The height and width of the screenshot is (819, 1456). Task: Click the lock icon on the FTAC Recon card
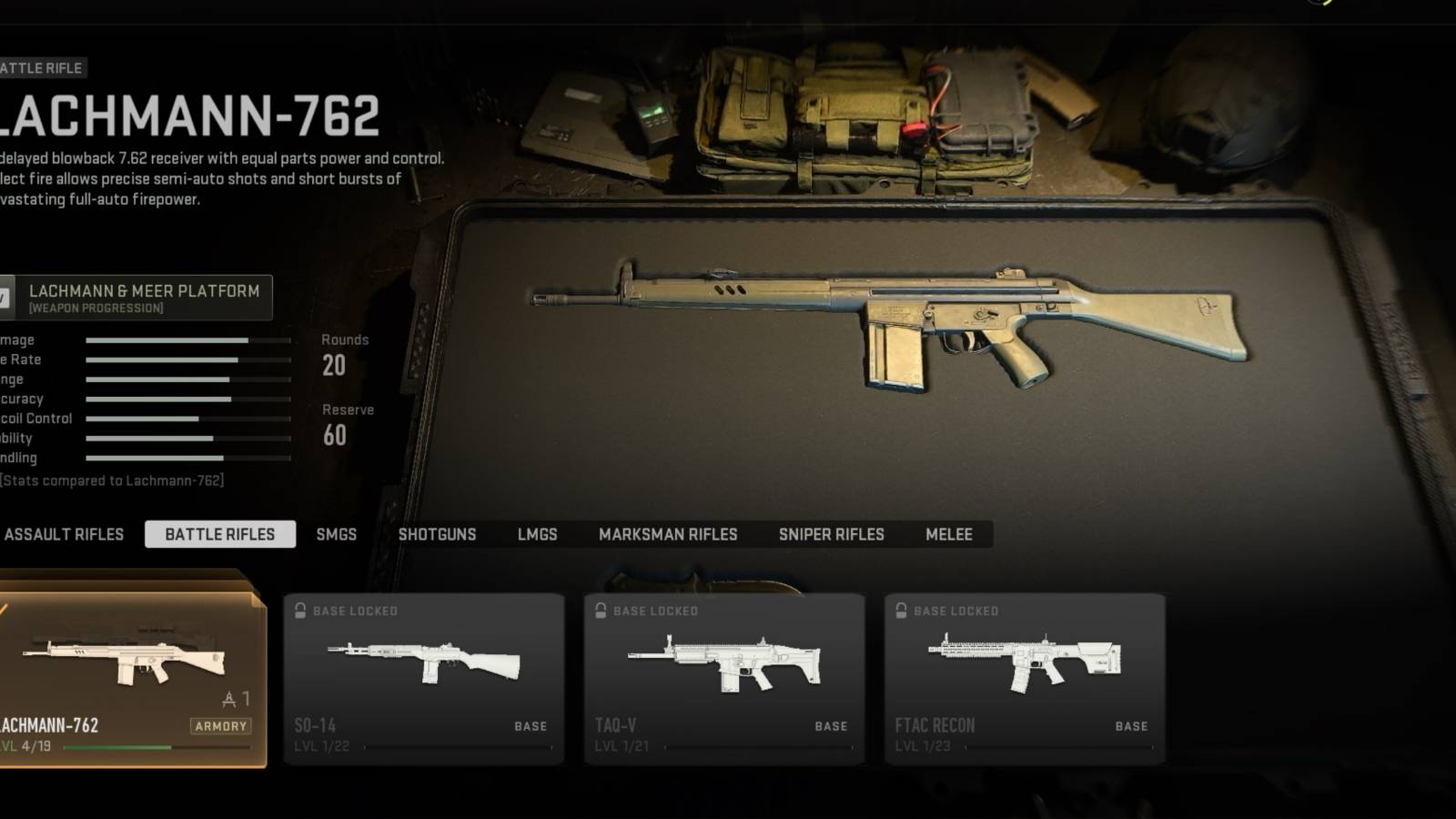coord(902,611)
